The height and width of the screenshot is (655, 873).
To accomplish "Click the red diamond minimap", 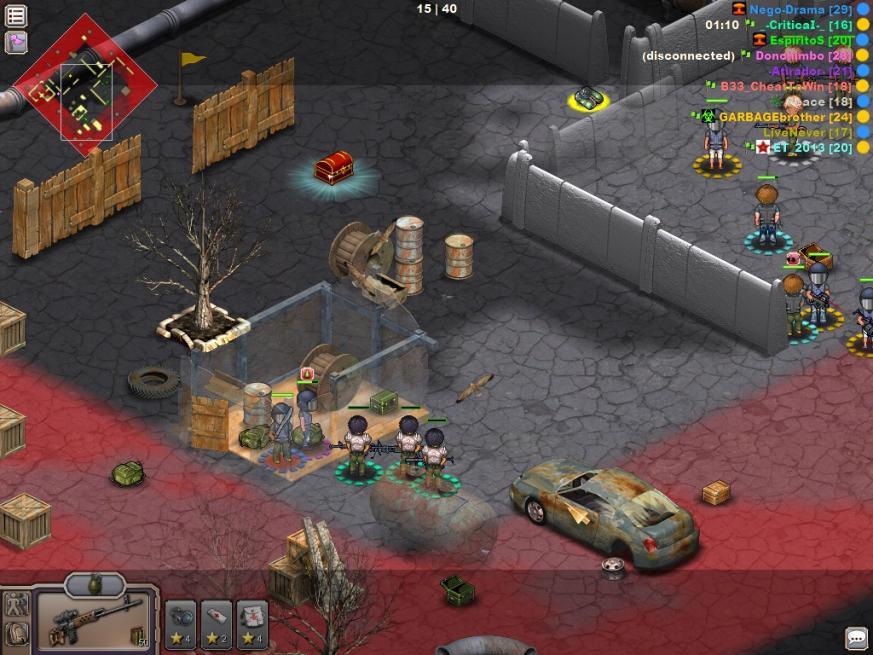I will click(x=84, y=87).
